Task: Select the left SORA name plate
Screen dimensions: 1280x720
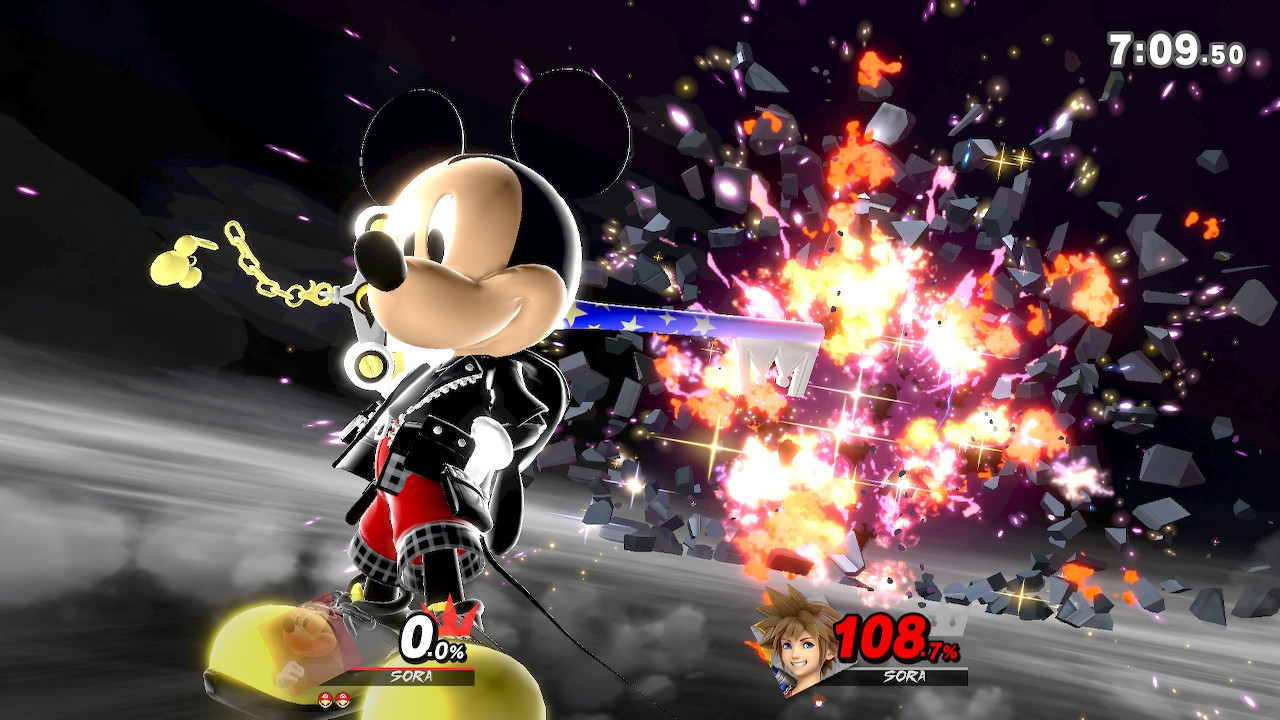Action: (x=411, y=675)
